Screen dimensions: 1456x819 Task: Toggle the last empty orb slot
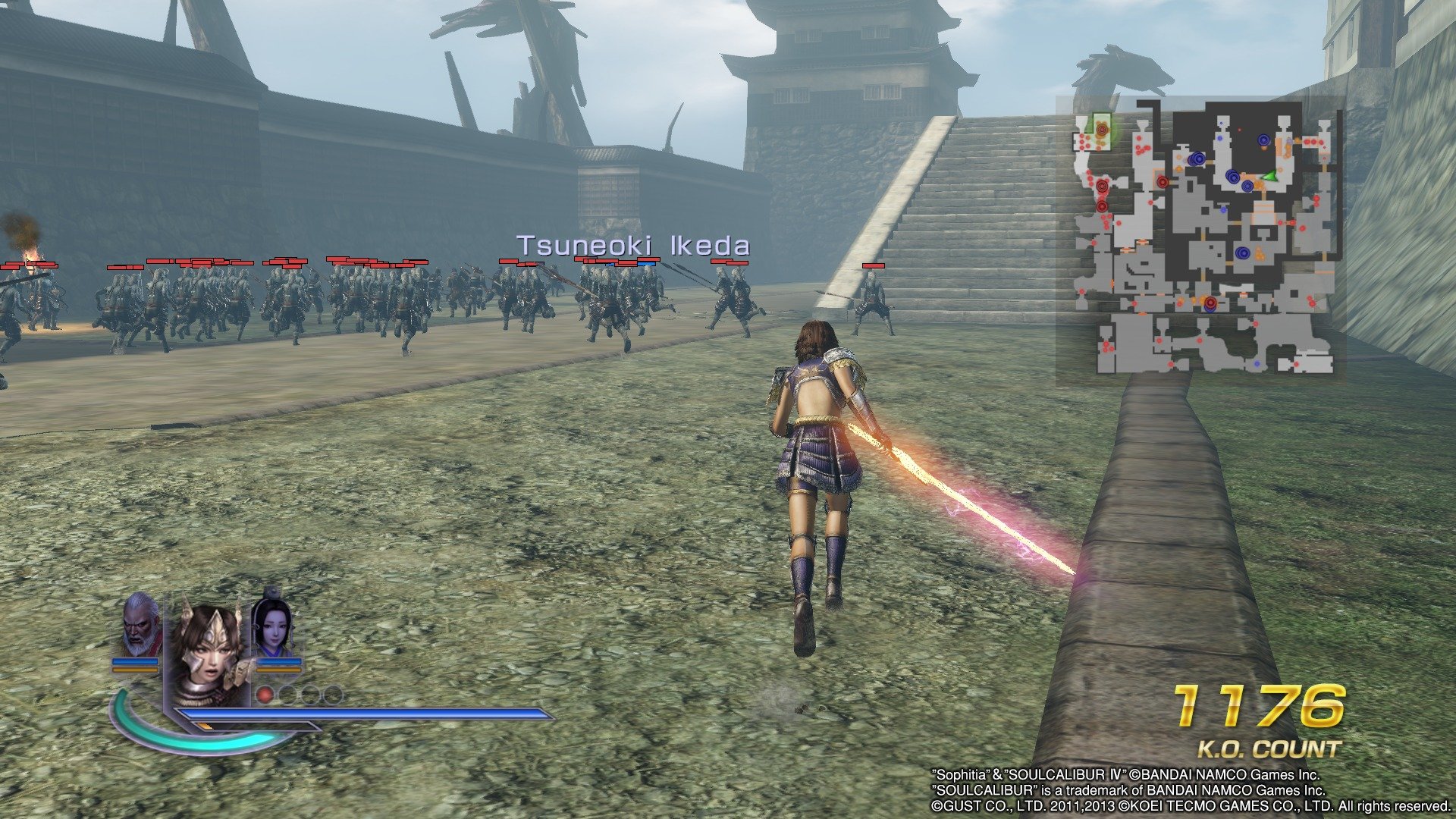333,695
